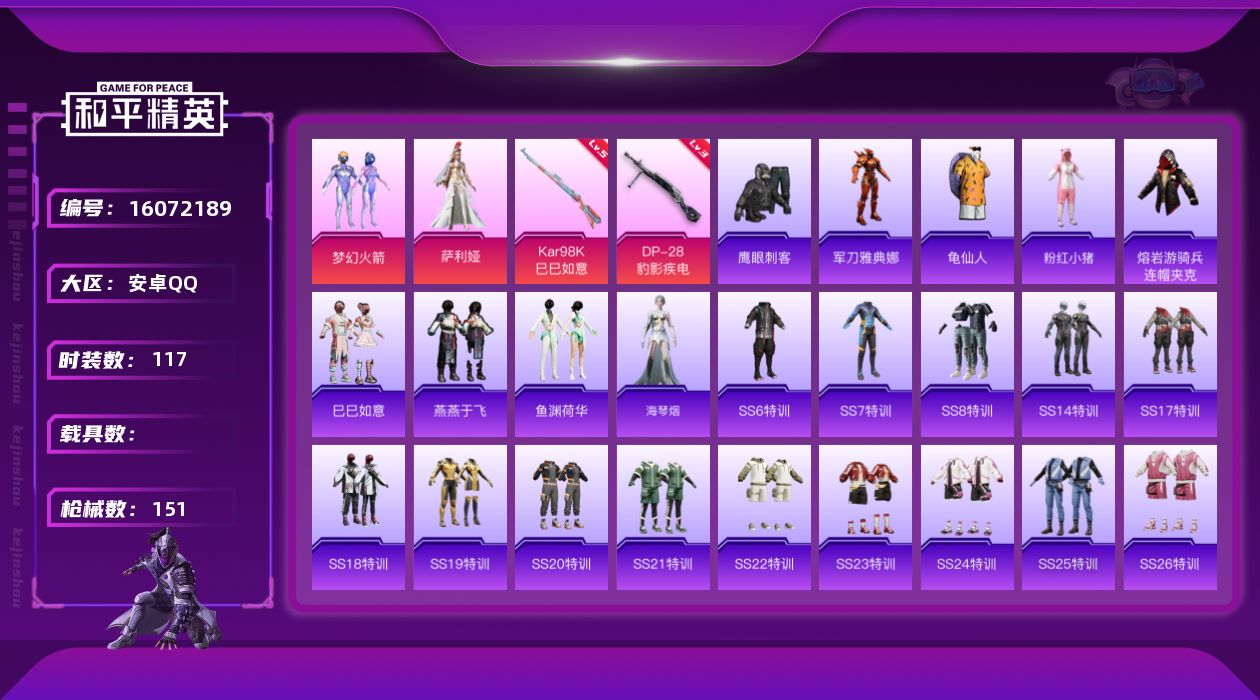This screenshot has width=1260, height=700.
Task: Choose the SS14特训 outfit tile
Action: coord(1068,364)
